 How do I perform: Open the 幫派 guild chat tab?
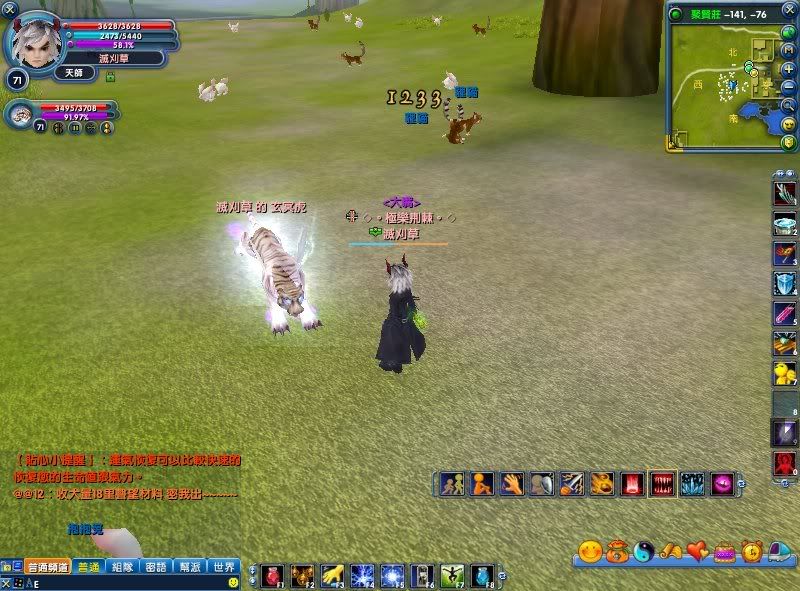point(189,566)
